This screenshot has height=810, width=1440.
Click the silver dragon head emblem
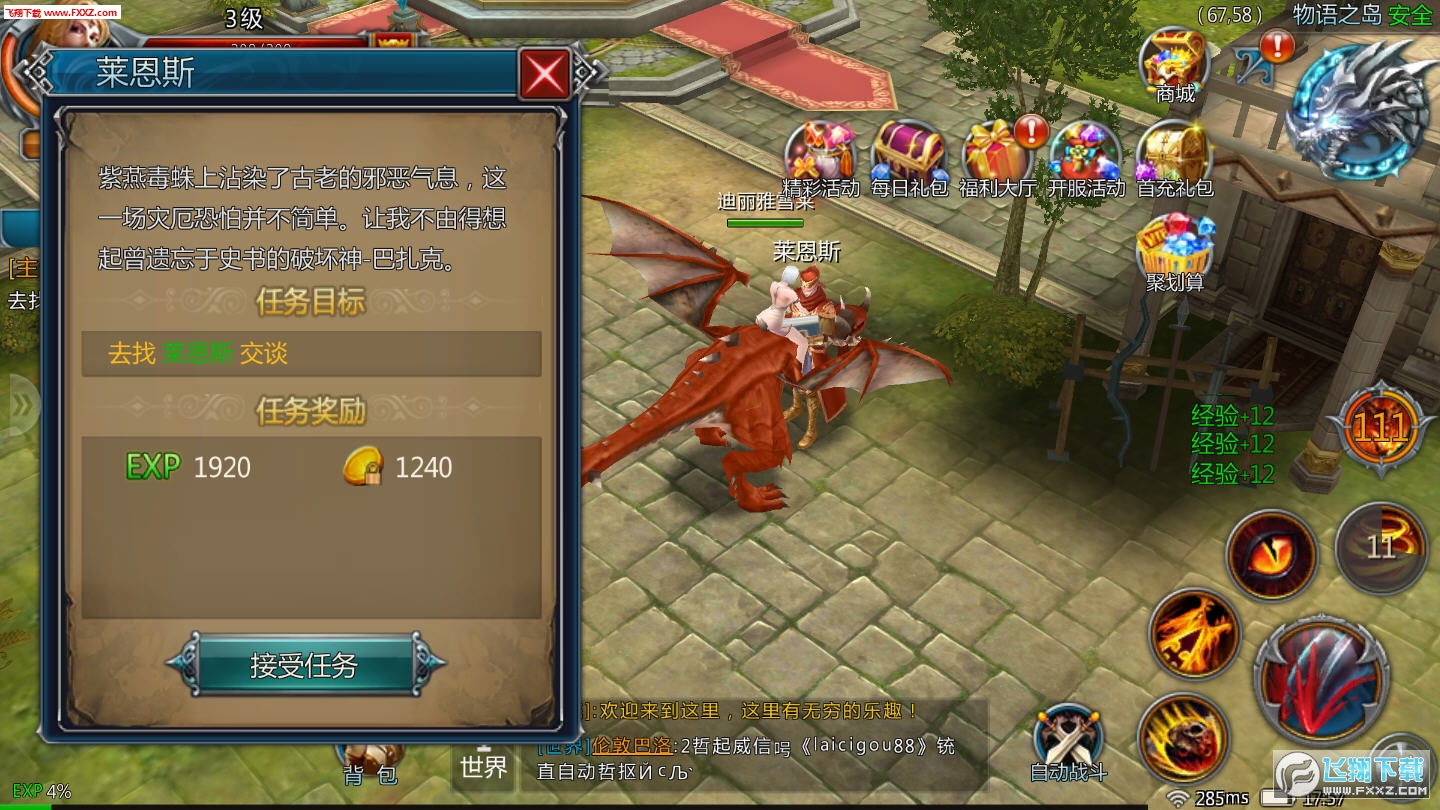click(1360, 108)
